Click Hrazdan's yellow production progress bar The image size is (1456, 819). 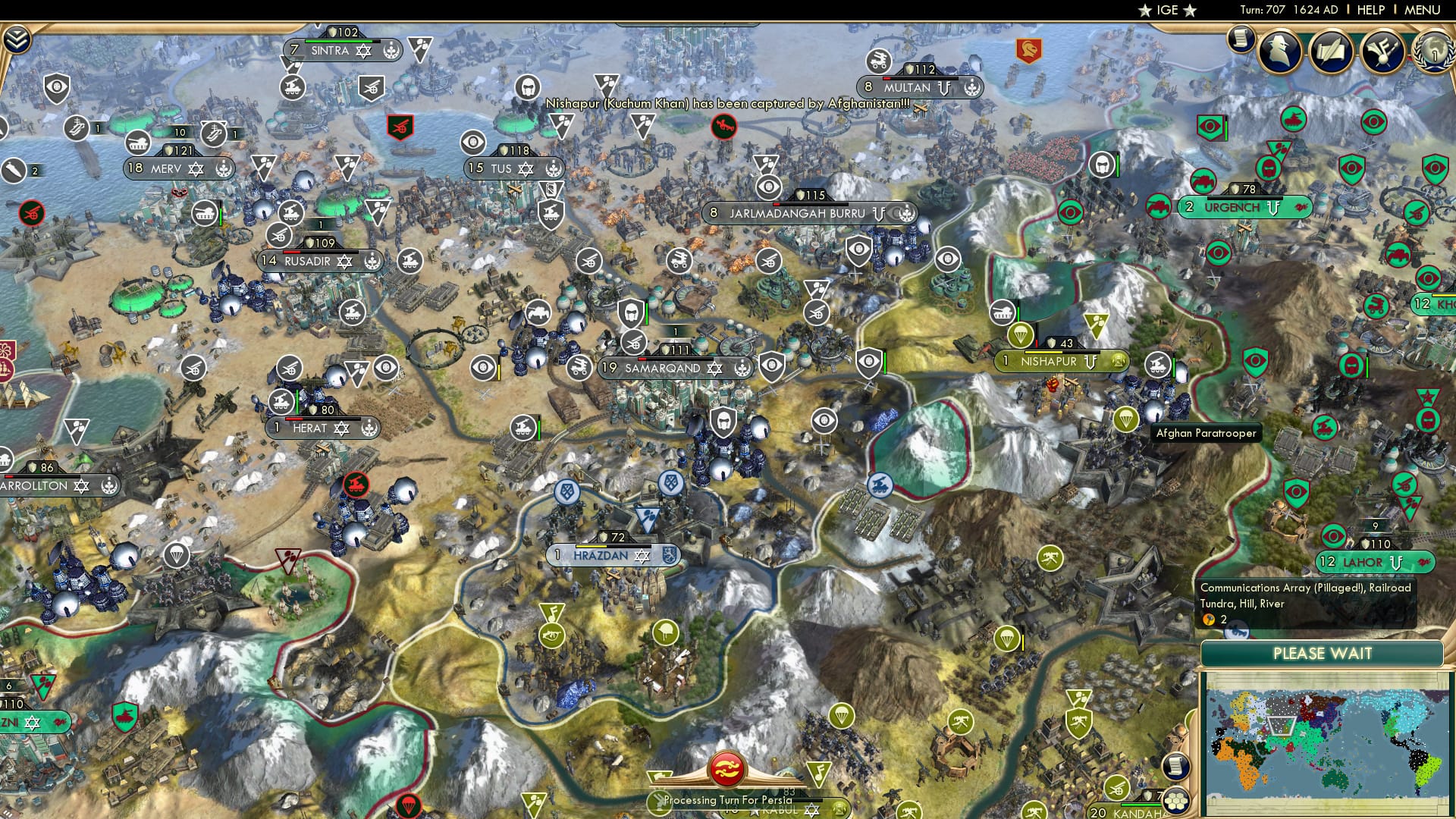(x=591, y=547)
